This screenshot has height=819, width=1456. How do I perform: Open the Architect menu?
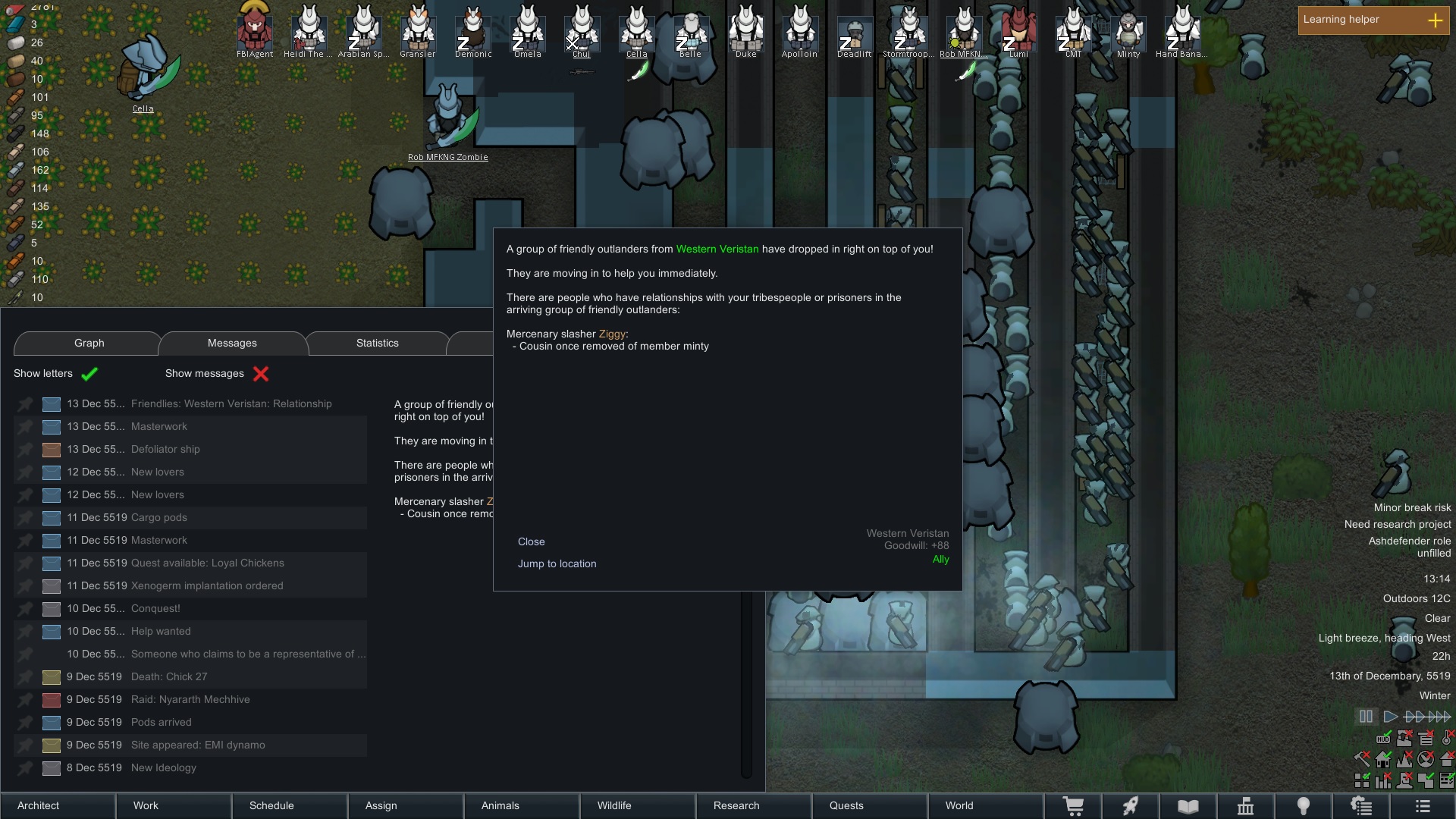point(38,805)
